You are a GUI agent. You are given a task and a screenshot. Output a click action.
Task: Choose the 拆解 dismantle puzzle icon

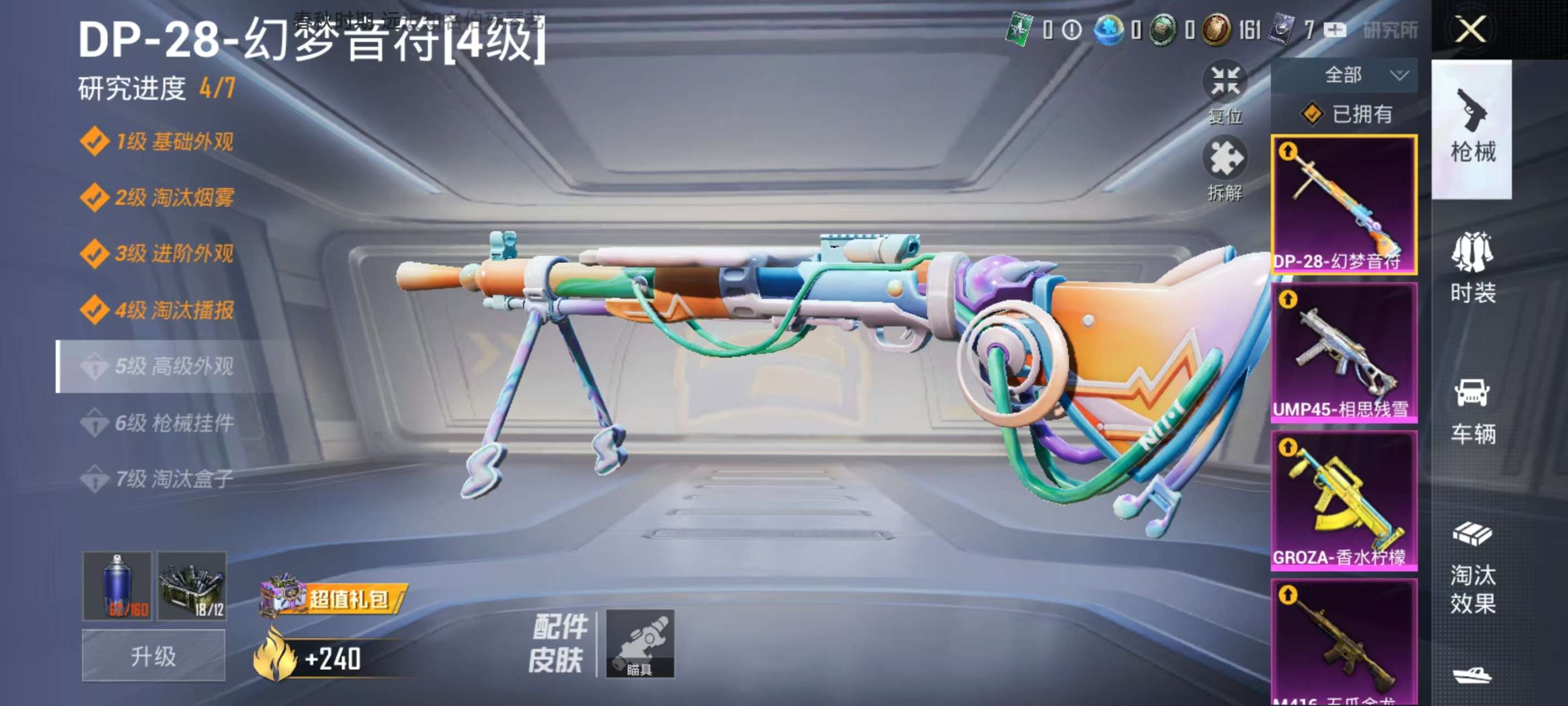[1225, 168]
